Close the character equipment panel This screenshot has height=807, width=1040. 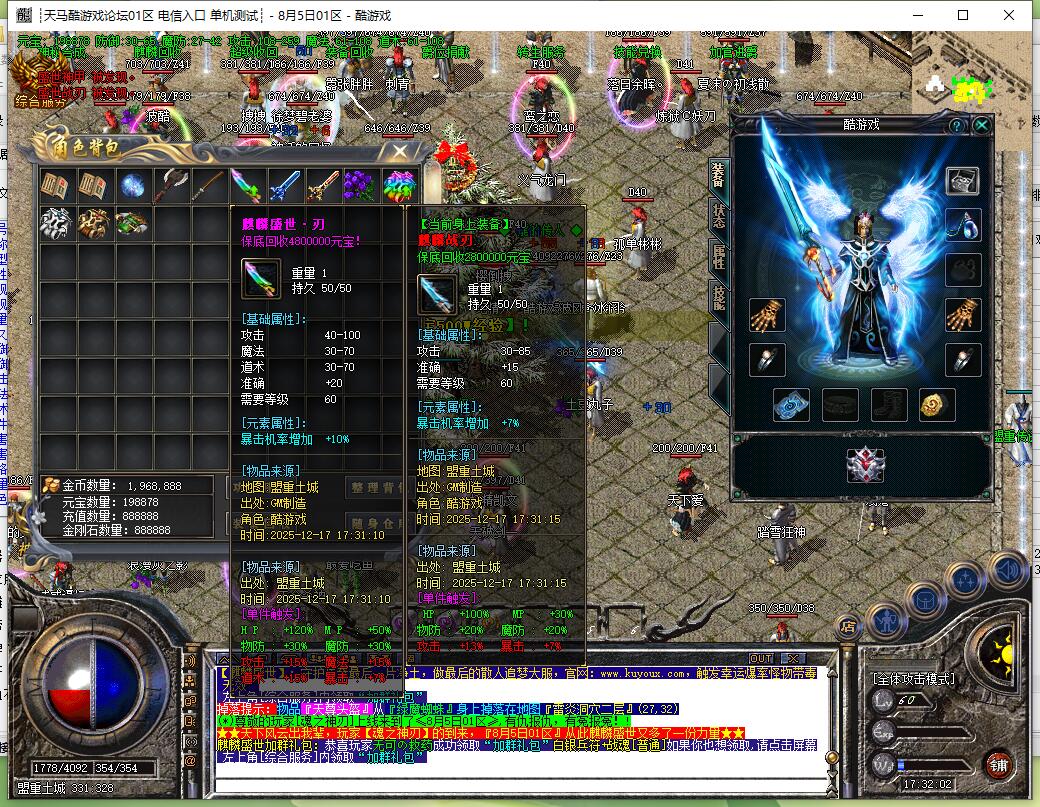982,125
